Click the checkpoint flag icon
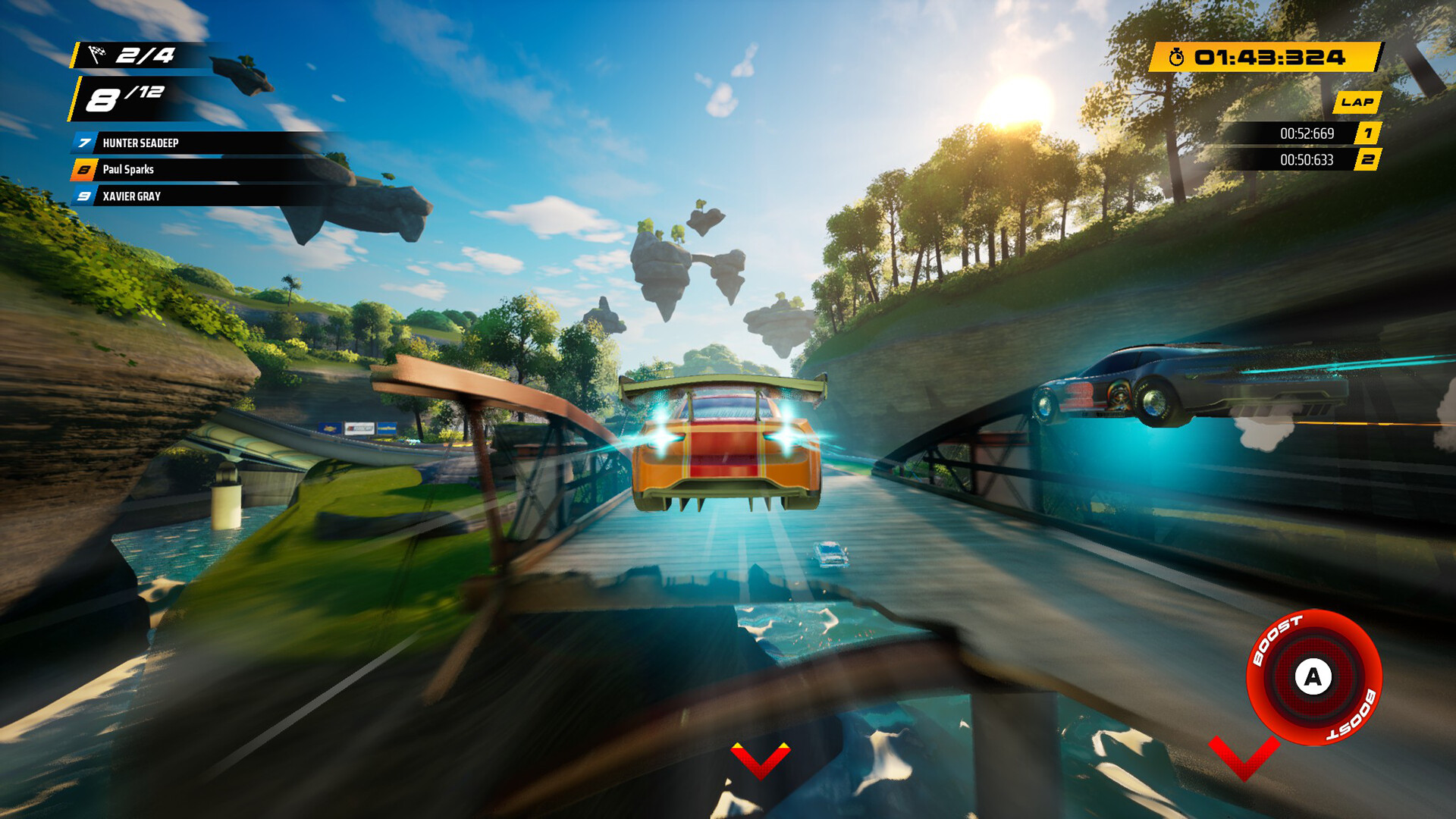This screenshot has height=819, width=1456. click(x=97, y=54)
